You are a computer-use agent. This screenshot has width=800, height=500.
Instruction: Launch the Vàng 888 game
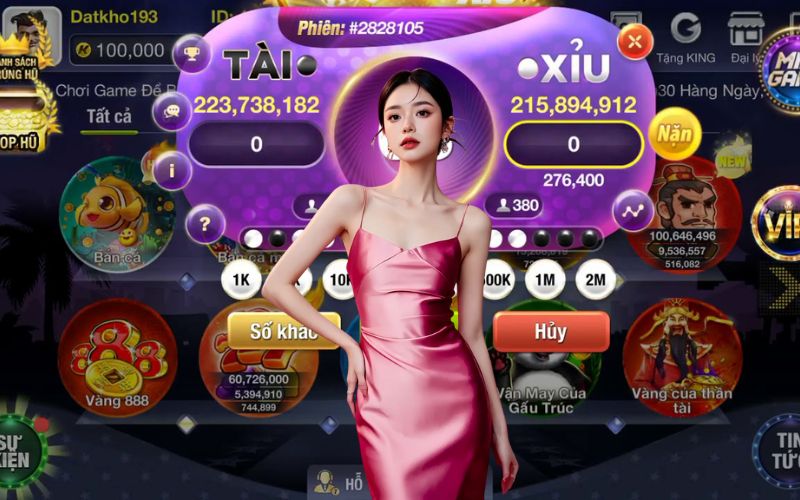click(117, 358)
